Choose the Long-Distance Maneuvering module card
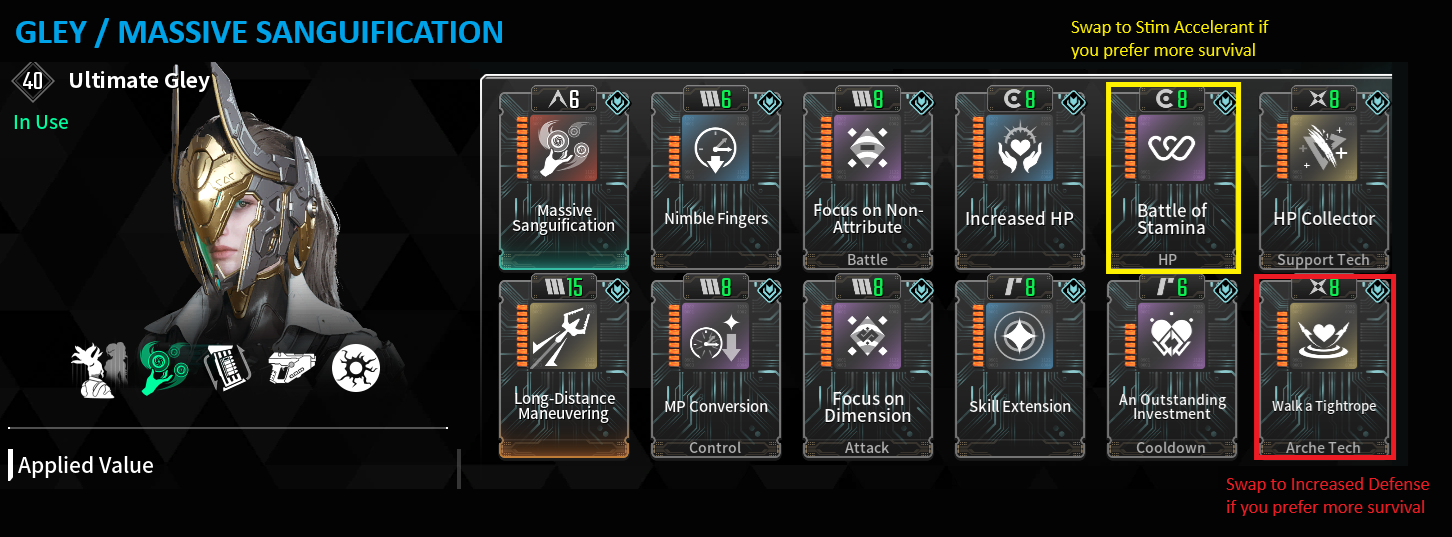Image resolution: width=1452 pixels, height=537 pixels. click(x=563, y=368)
